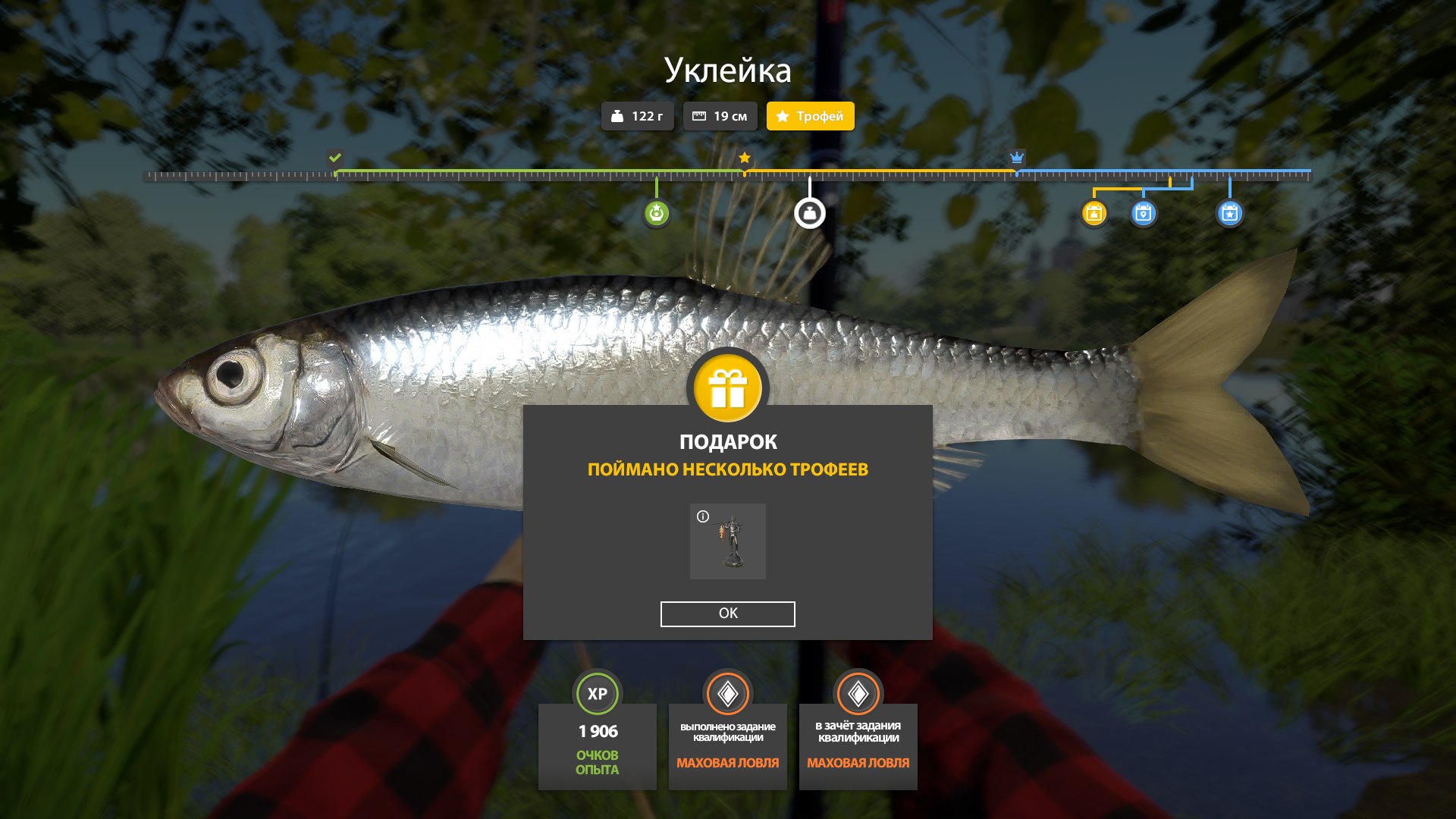Click the length badge showing 19 см
This screenshot has width=1456, height=819.
[x=719, y=116]
